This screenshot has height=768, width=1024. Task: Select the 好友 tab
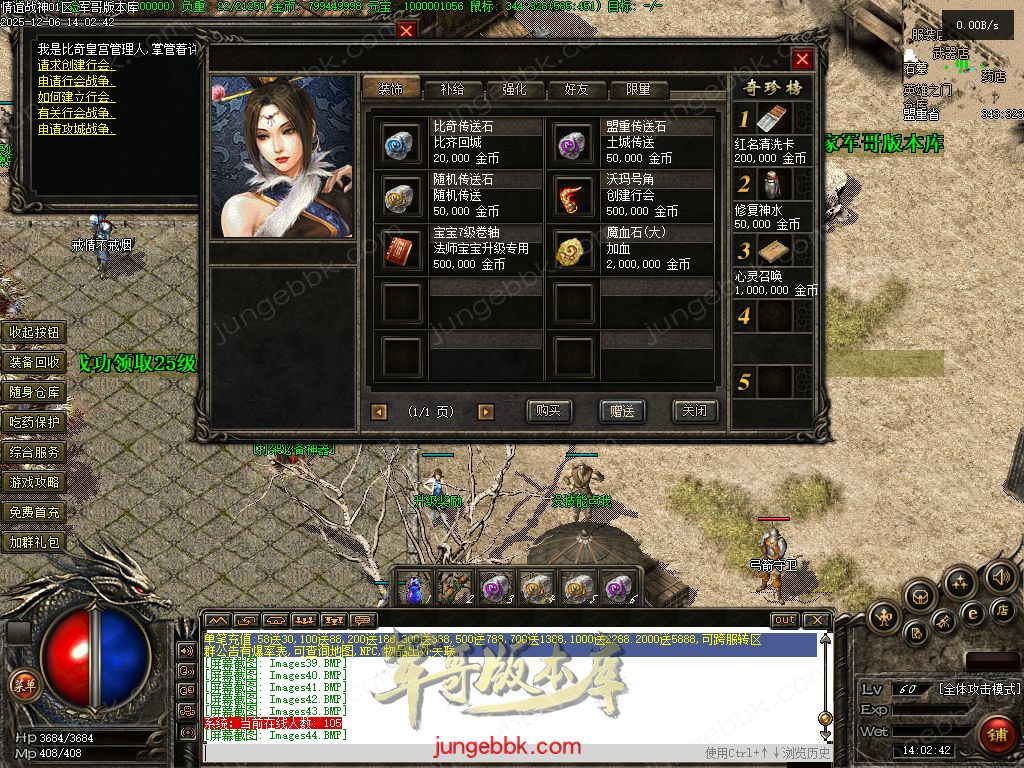pos(576,89)
